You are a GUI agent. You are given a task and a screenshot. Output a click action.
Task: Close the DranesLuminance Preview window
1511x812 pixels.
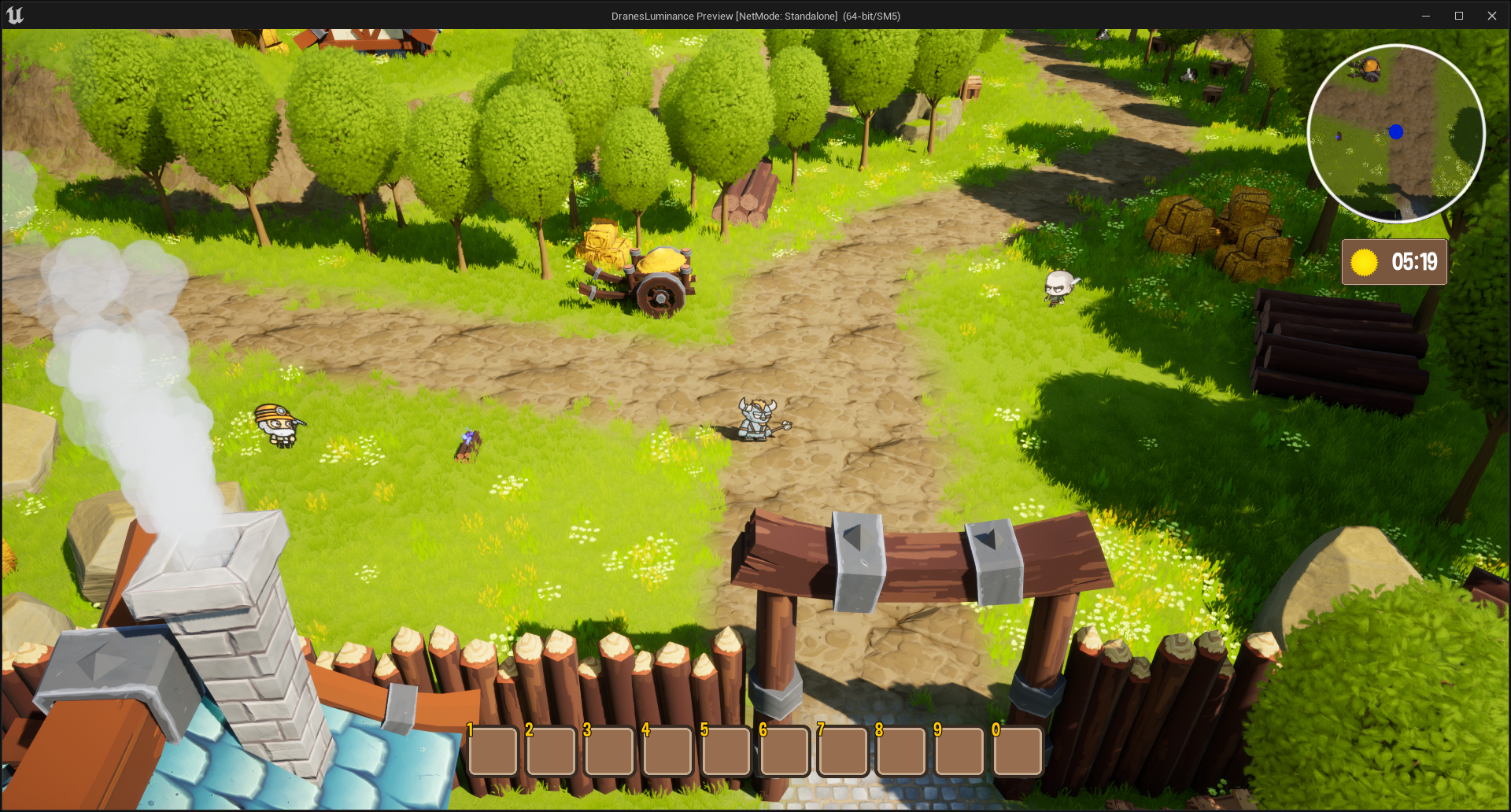pos(1491,16)
